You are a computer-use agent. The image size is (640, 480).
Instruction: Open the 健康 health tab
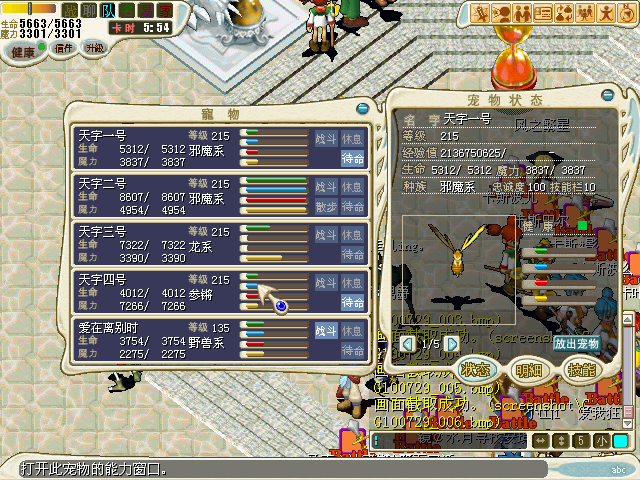click(22, 49)
